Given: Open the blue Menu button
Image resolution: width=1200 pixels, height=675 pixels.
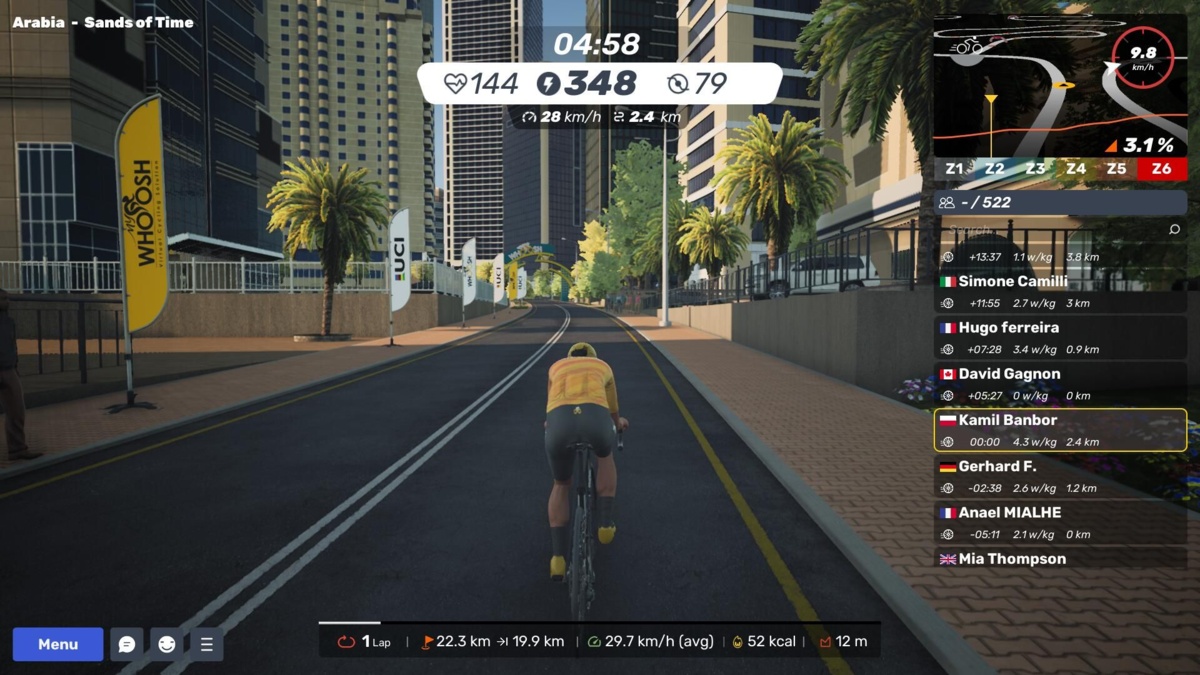Looking at the screenshot, I should [x=58, y=644].
